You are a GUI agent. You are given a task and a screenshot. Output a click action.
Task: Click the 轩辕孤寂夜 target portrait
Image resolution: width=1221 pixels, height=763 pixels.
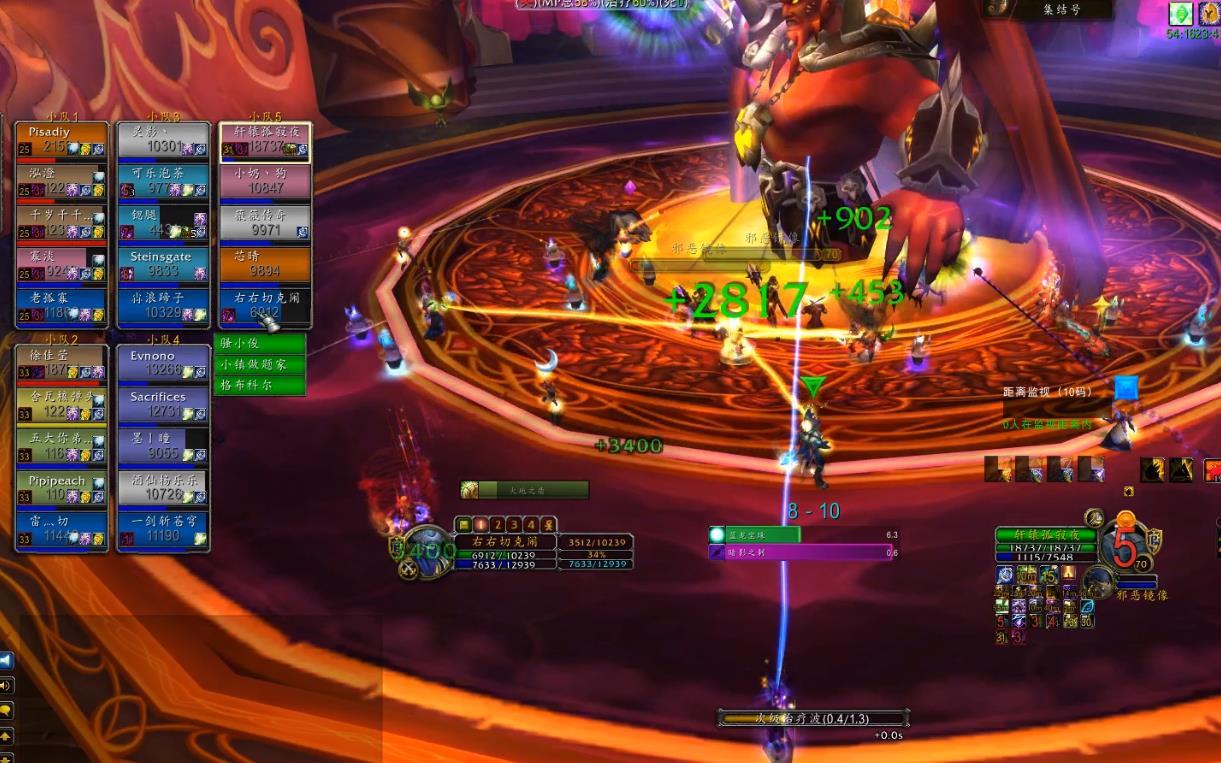[1125, 549]
